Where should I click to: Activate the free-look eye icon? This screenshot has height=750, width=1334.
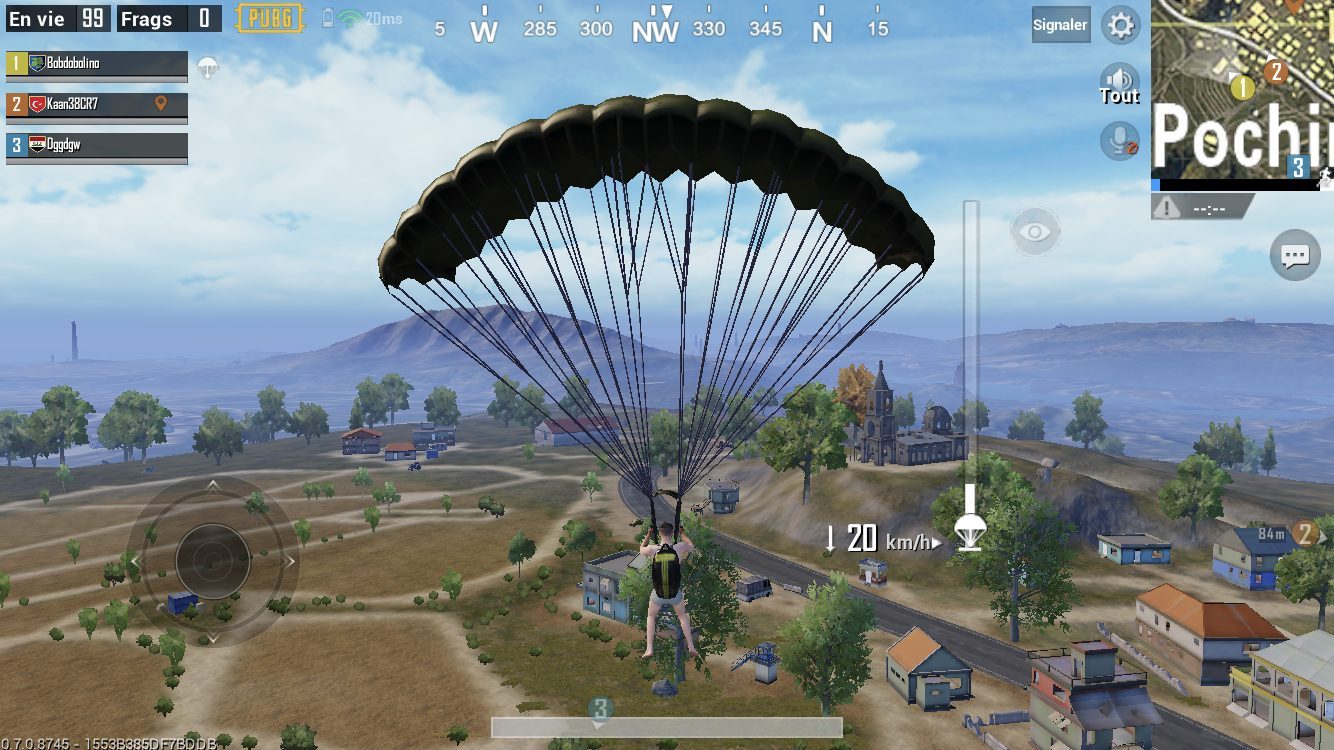pyautogui.click(x=1035, y=233)
